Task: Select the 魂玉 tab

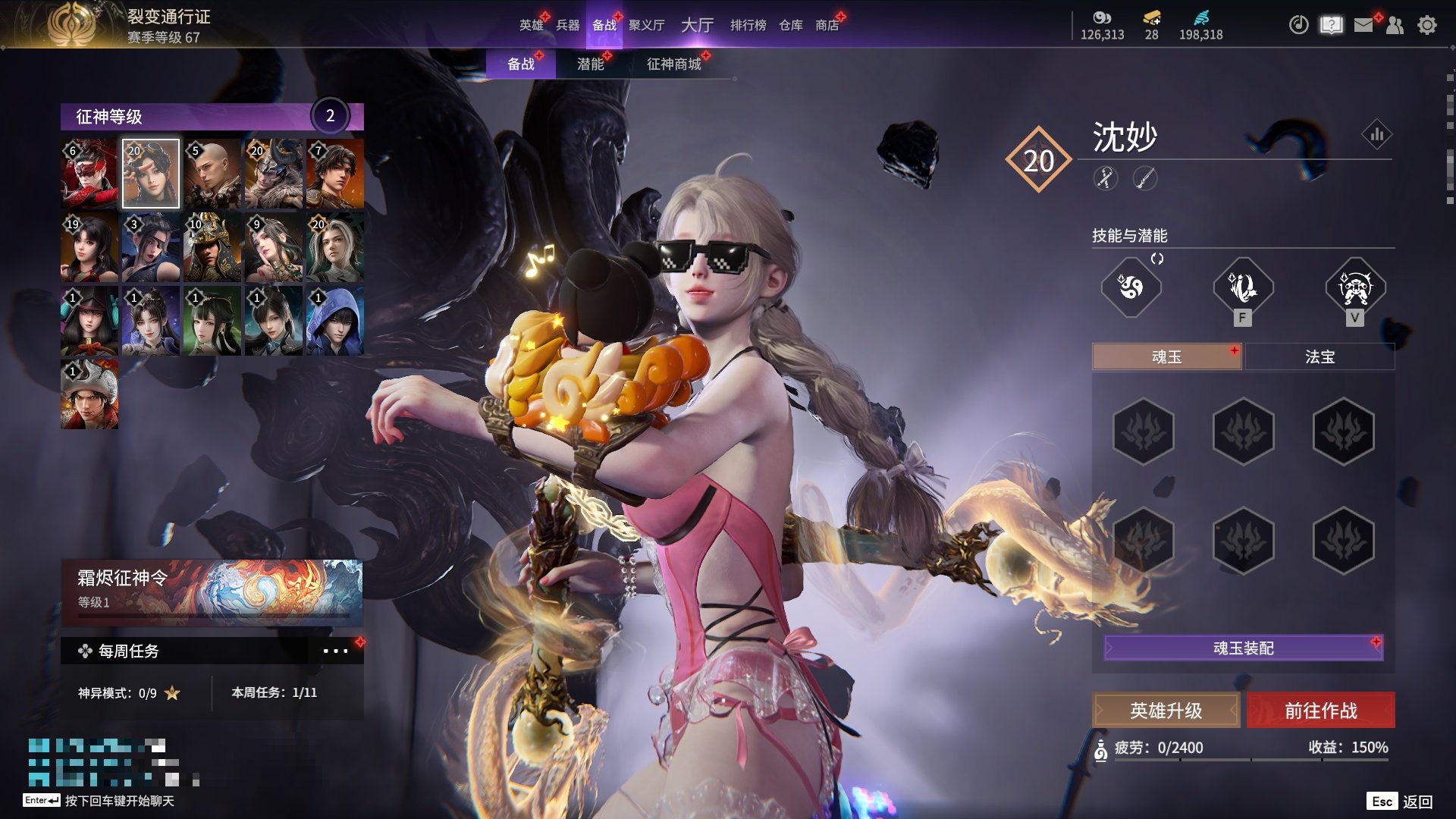Action: 1166,356
